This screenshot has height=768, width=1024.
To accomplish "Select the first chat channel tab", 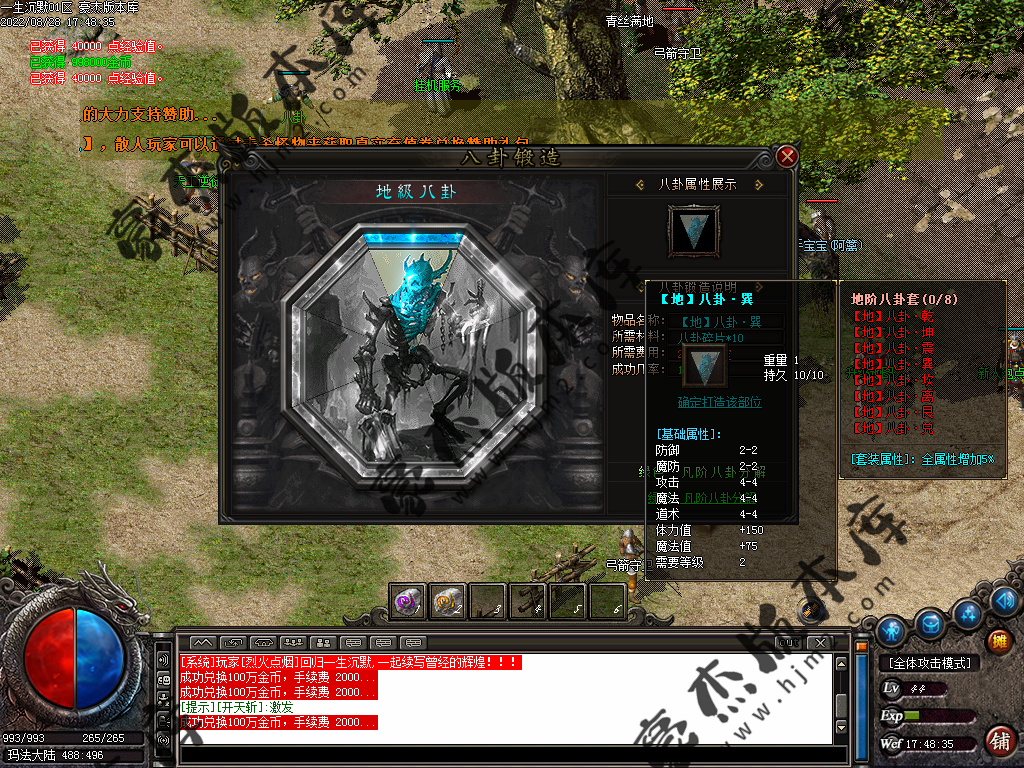I will (203, 642).
